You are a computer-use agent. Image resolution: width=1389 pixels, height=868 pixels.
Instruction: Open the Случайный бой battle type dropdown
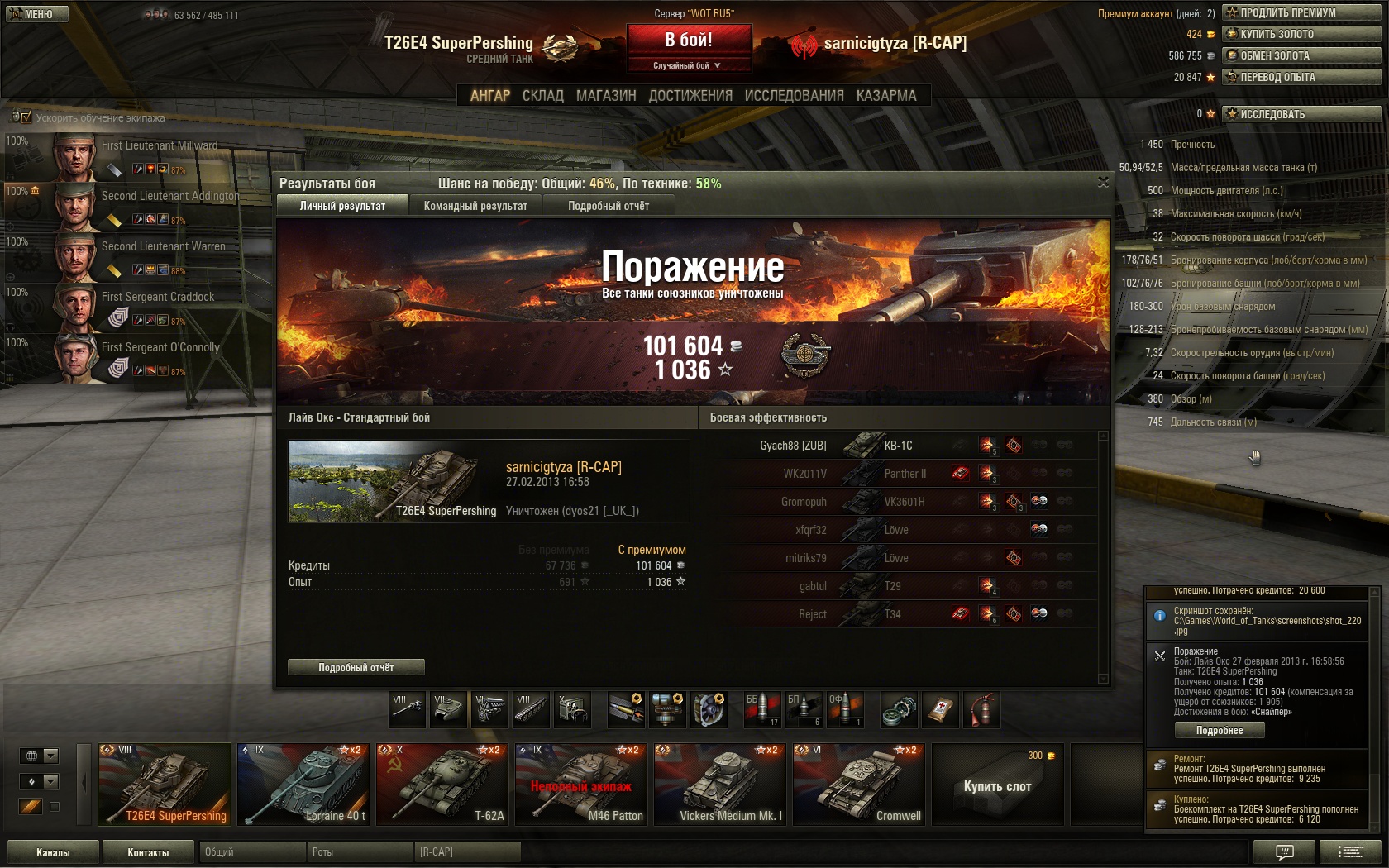pyautogui.click(x=689, y=65)
